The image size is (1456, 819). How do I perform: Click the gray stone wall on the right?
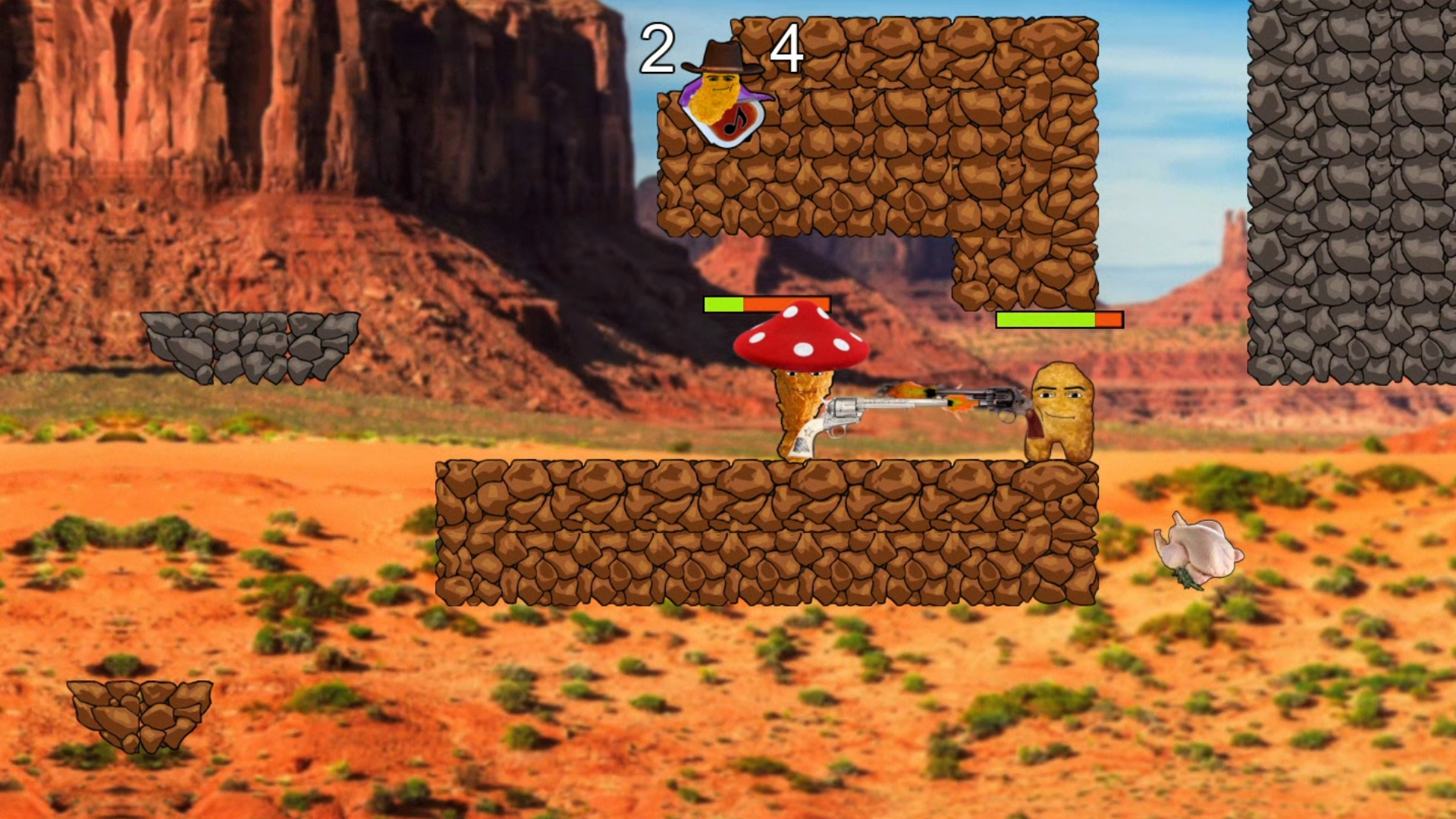point(1357,190)
